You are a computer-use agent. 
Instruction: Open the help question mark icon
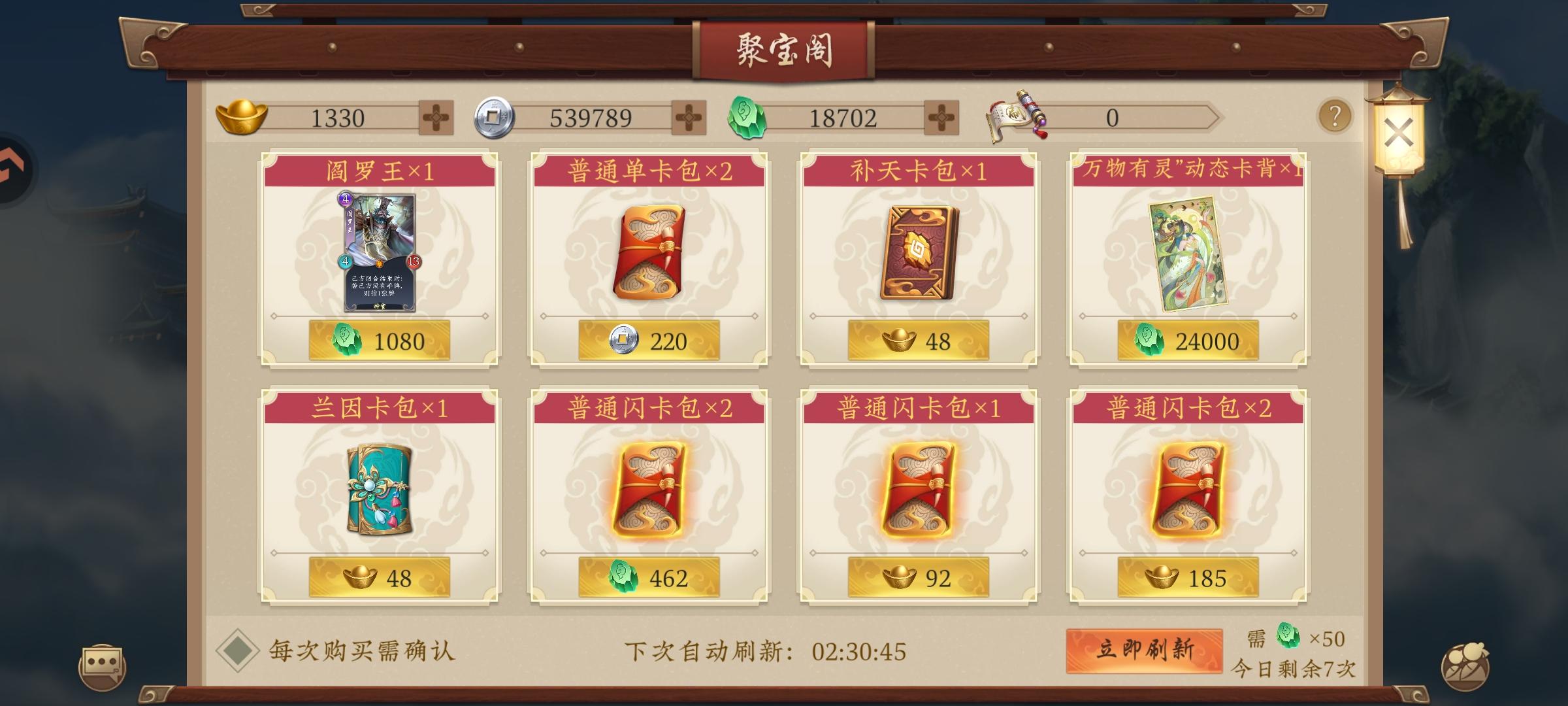pyautogui.click(x=1334, y=118)
